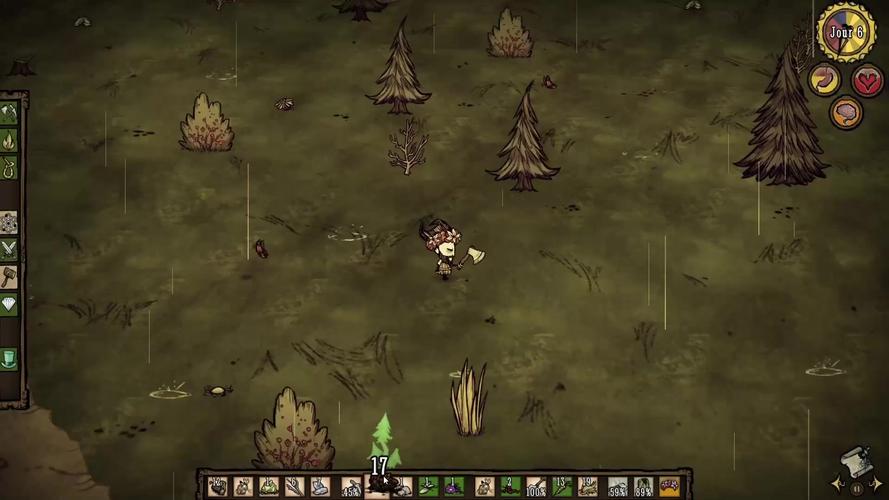
Task: Open the map scroll icon
Action: click(854, 462)
